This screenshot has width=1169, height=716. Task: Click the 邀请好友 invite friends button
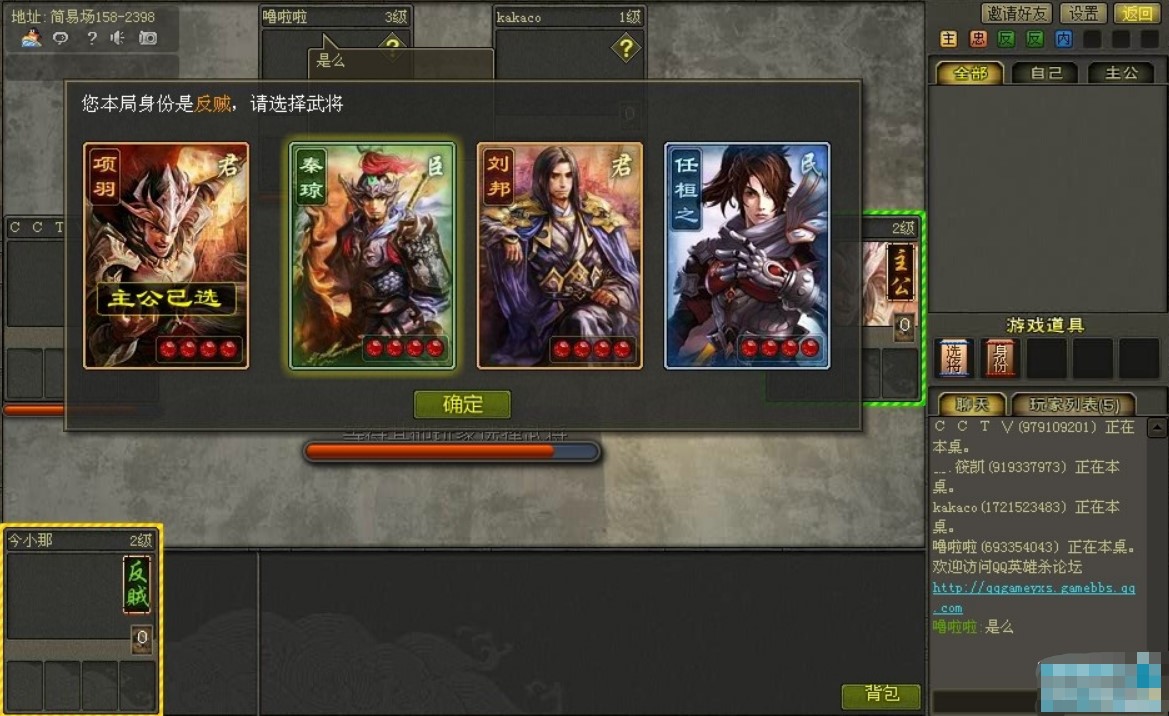(x=1017, y=13)
